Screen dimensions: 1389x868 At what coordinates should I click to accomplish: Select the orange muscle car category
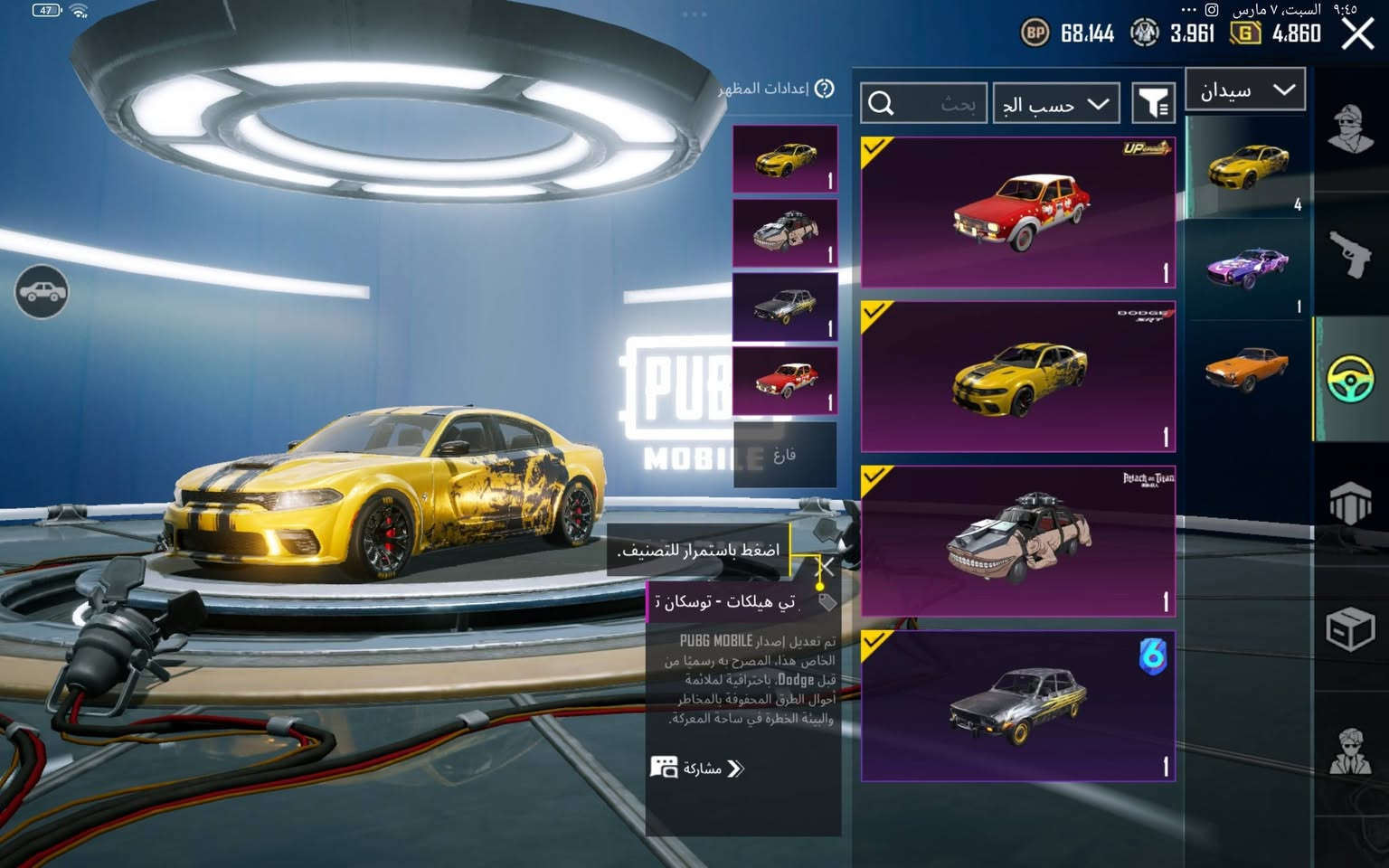[1248, 369]
